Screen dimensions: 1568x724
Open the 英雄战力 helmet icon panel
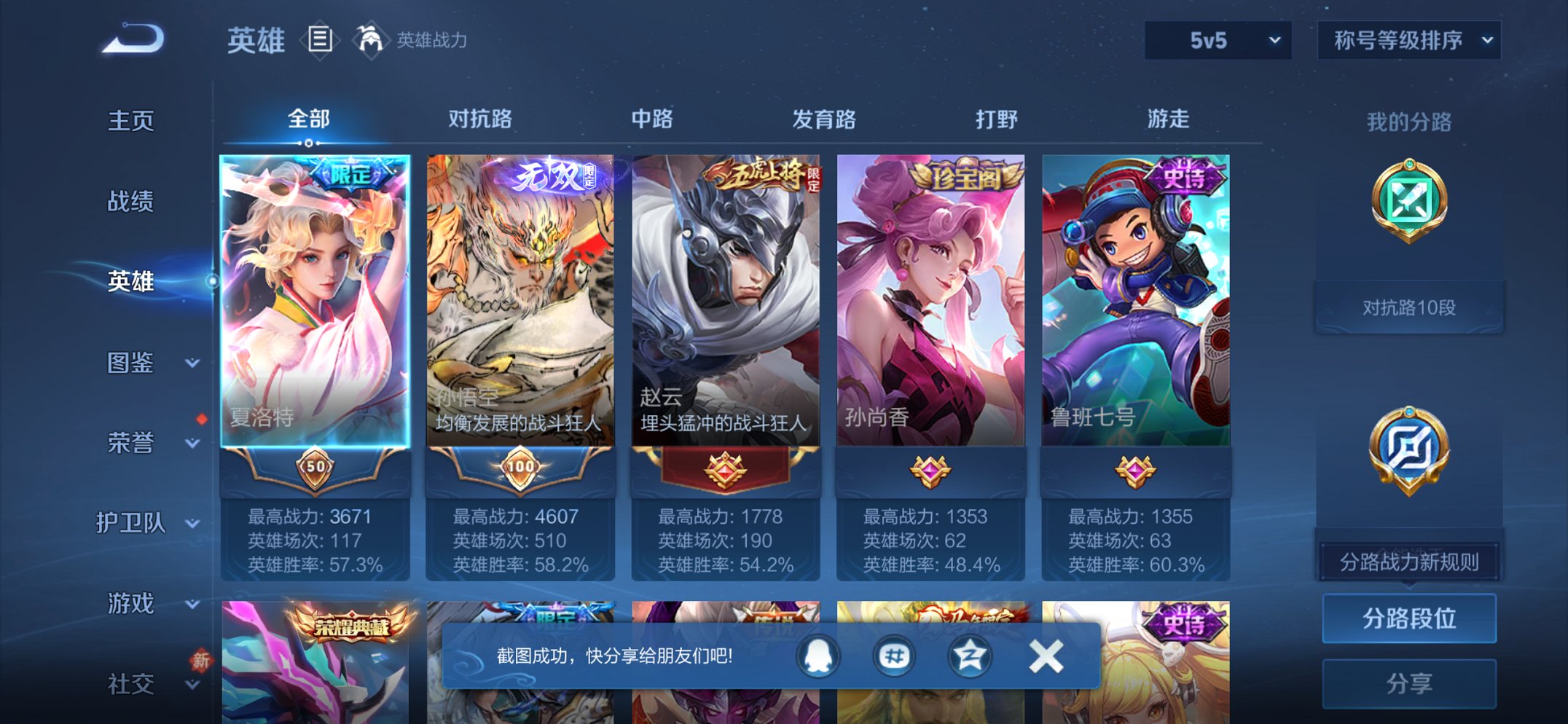372,40
